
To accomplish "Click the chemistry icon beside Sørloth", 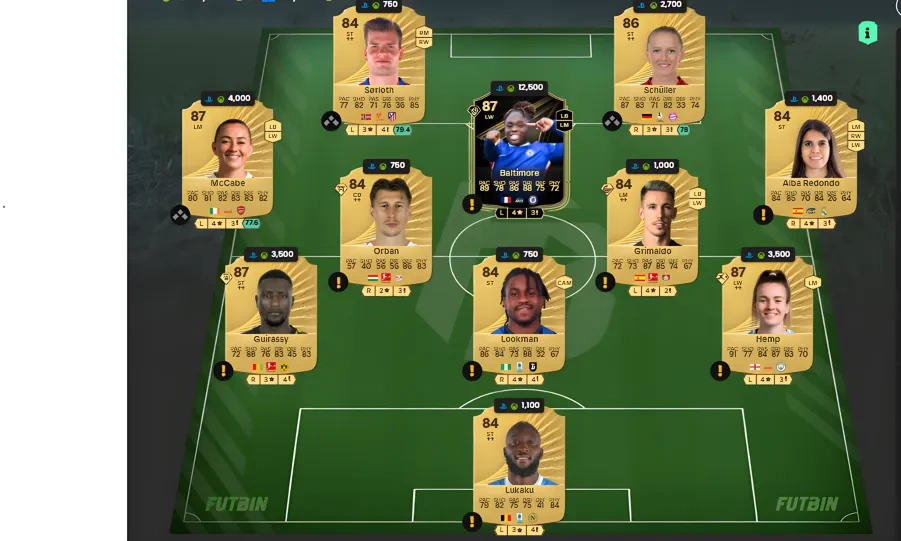I will tap(331, 121).
